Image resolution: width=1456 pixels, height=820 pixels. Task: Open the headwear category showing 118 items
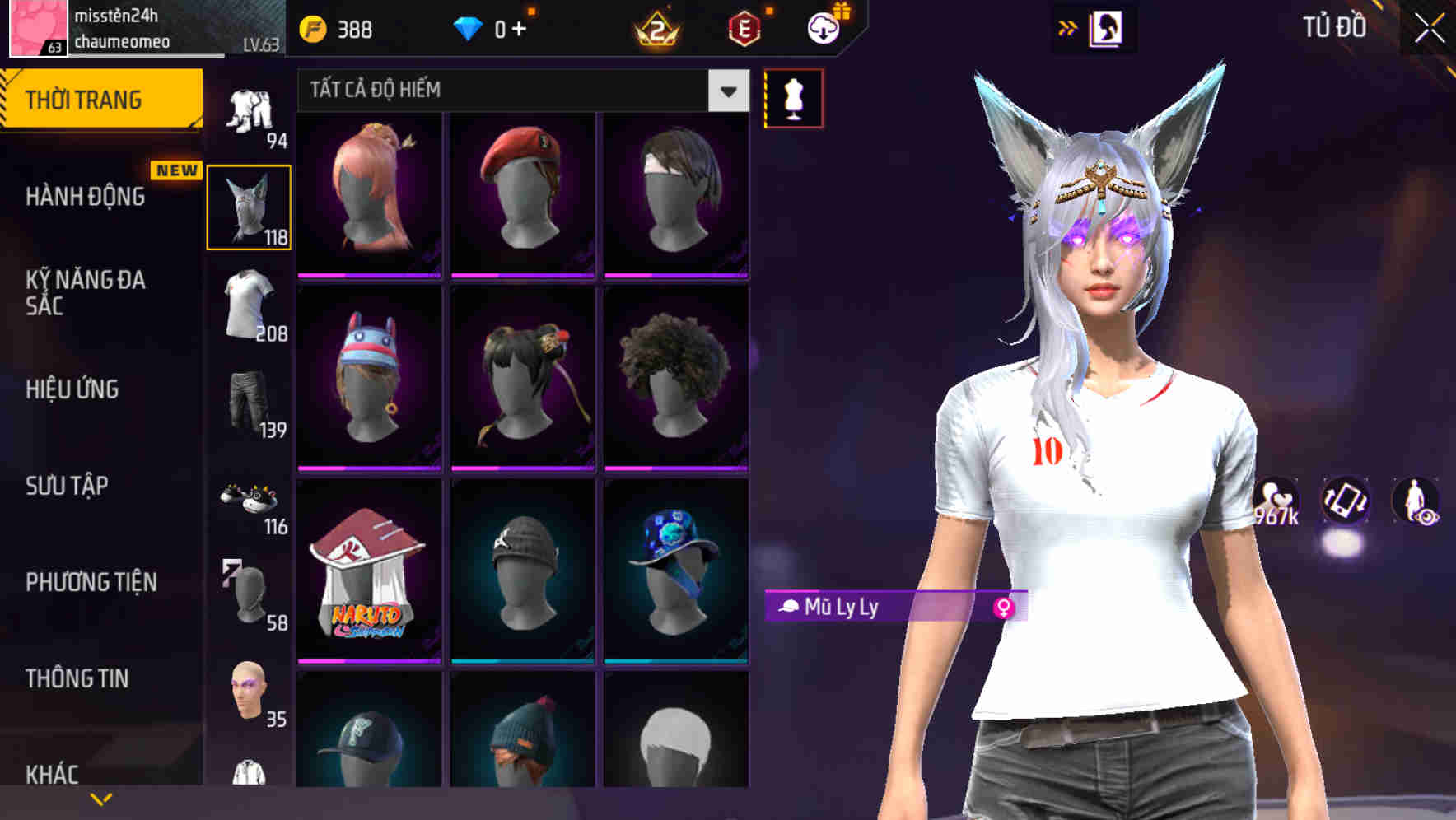pyautogui.click(x=249, y=204)
